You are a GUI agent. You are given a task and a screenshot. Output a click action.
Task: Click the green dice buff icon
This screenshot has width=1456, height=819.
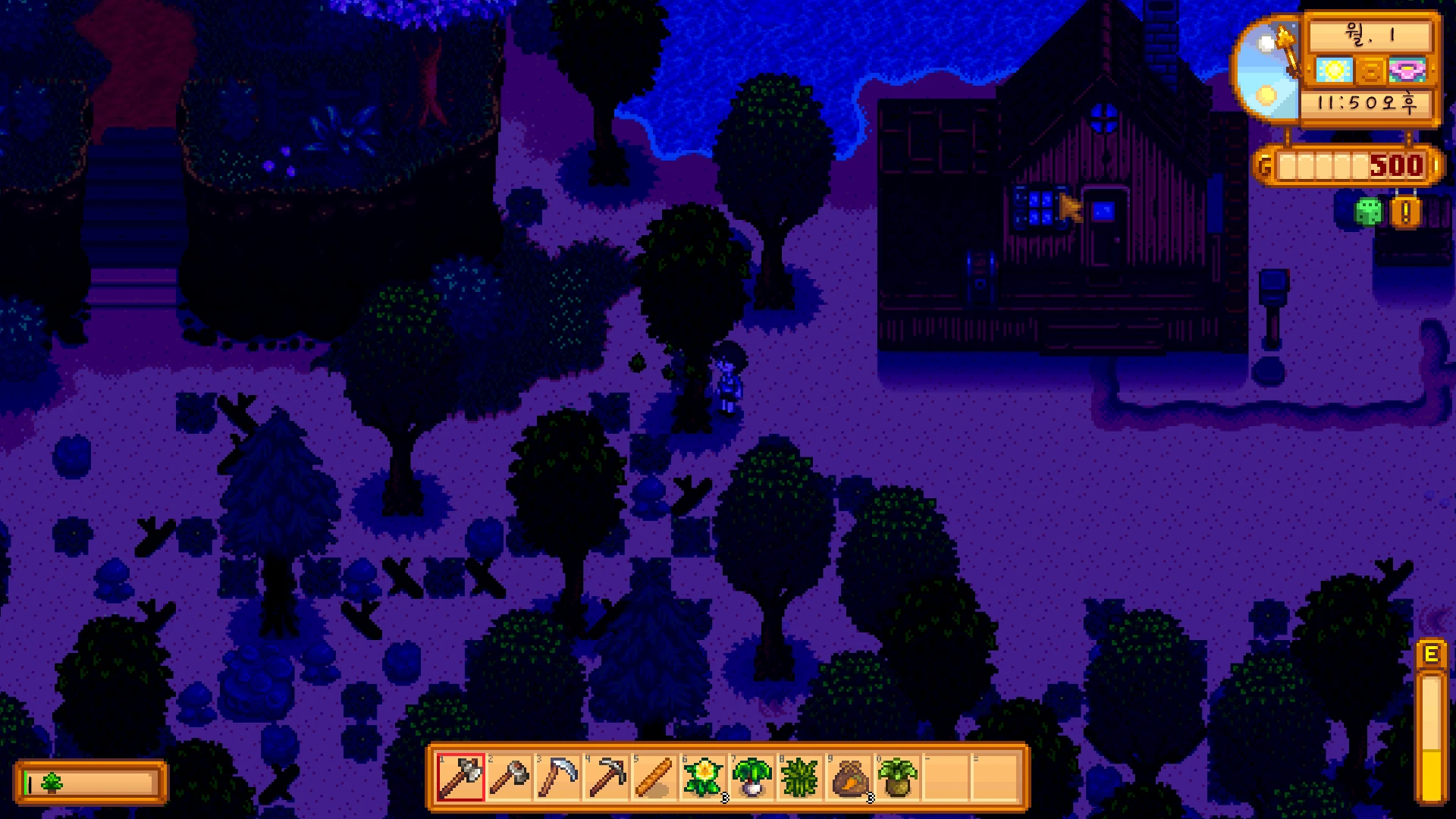[1368, 212]
